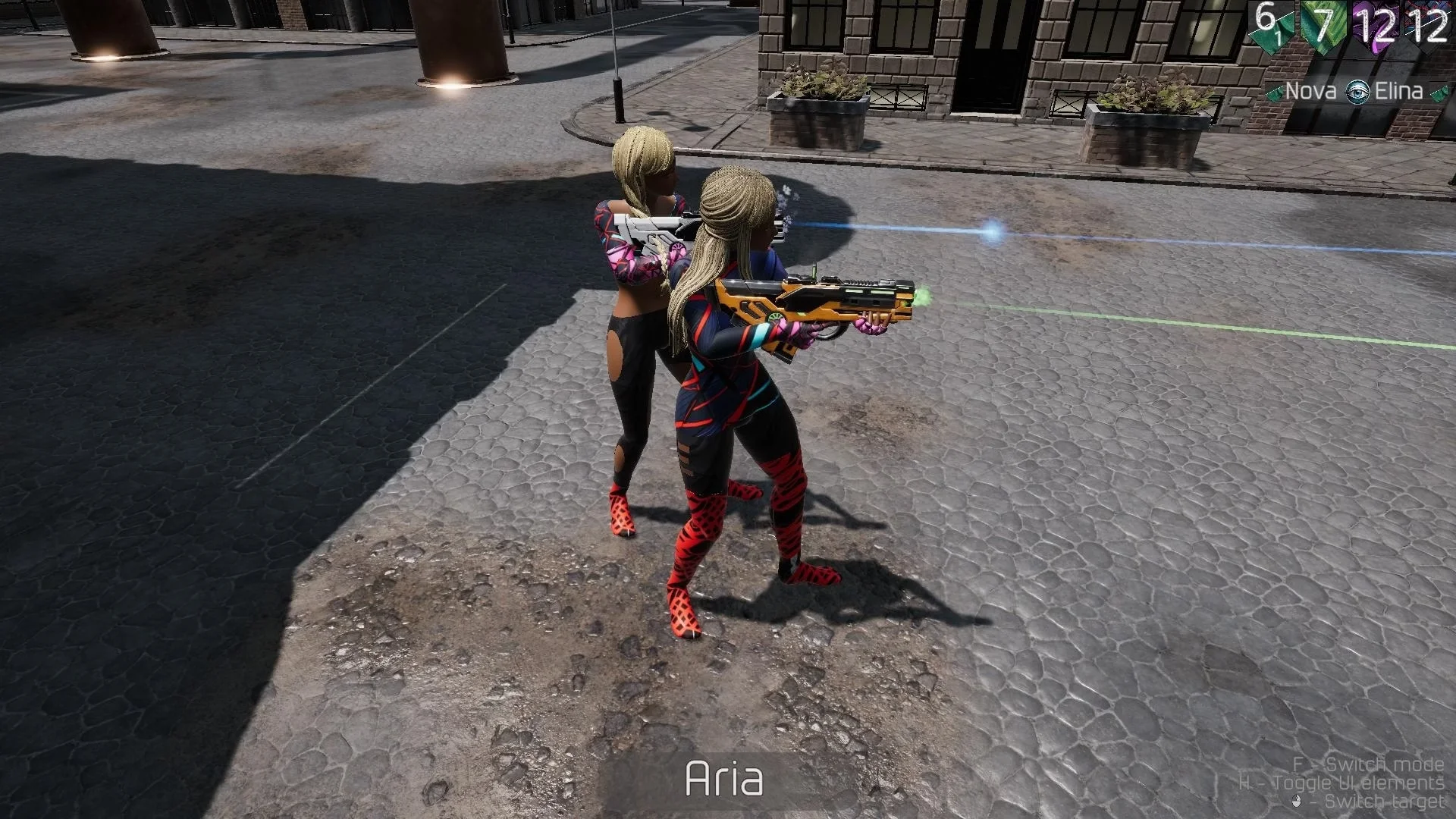Select Elina in the spectator list

tap(1398, 92)
